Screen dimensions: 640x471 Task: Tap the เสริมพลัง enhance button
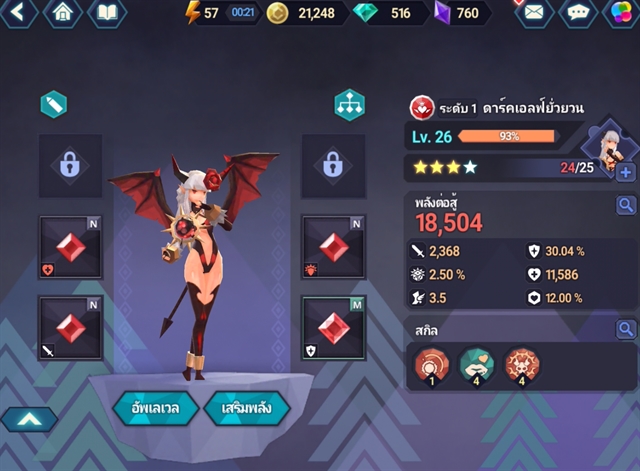coord(246,407)
